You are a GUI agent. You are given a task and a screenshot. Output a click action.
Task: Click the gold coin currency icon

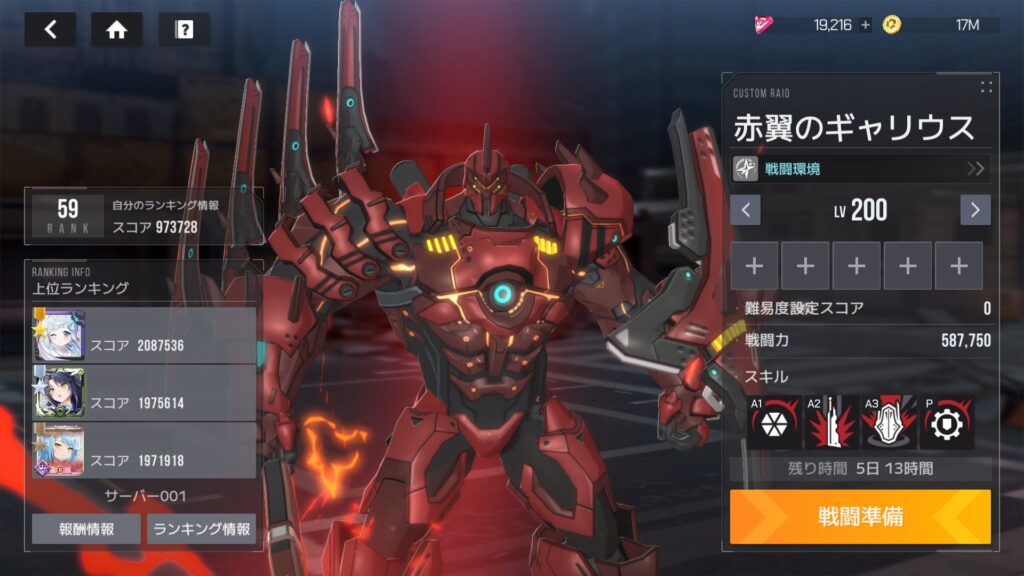[891, 25]
